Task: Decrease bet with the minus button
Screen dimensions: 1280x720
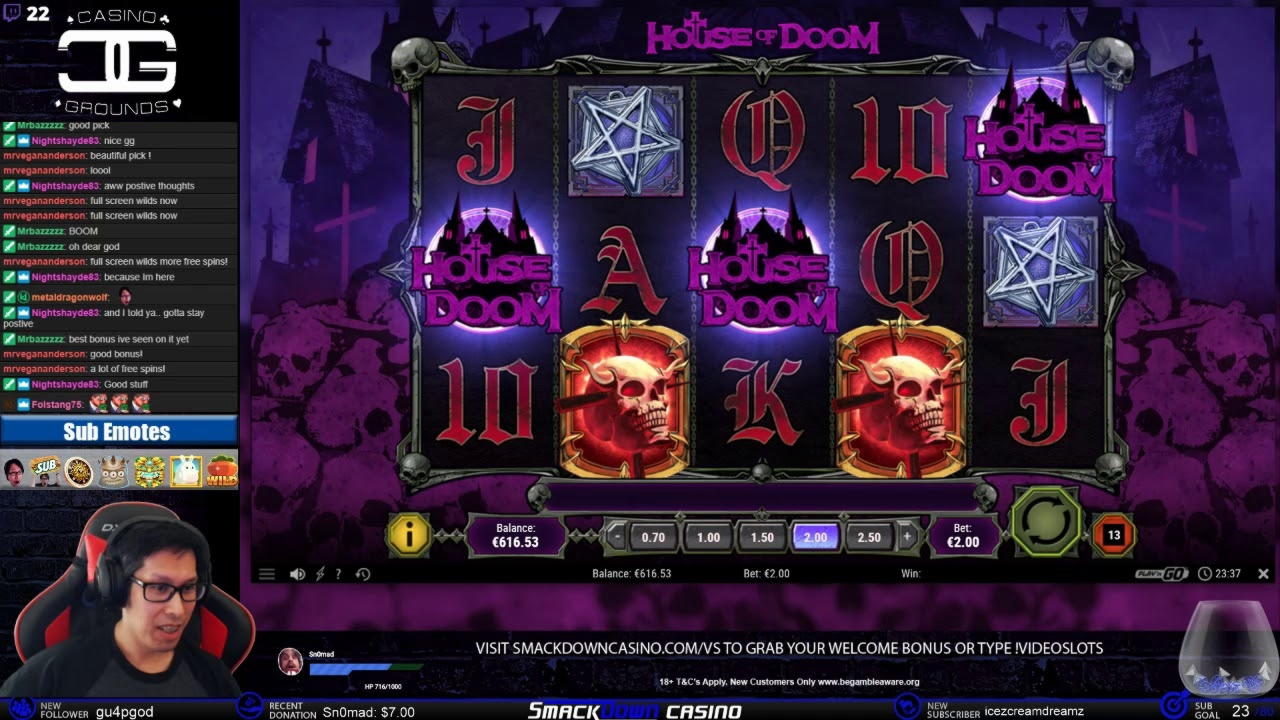Action: (618, 537)
